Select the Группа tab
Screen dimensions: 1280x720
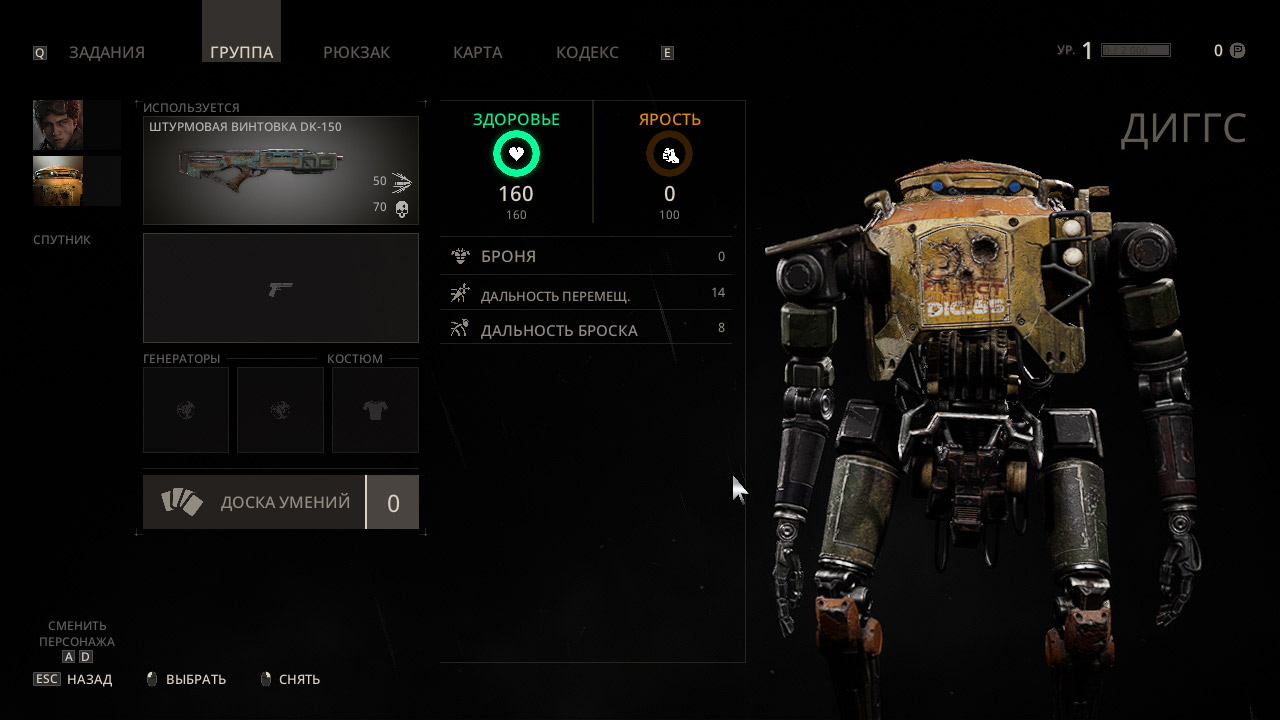coord(241,53)
